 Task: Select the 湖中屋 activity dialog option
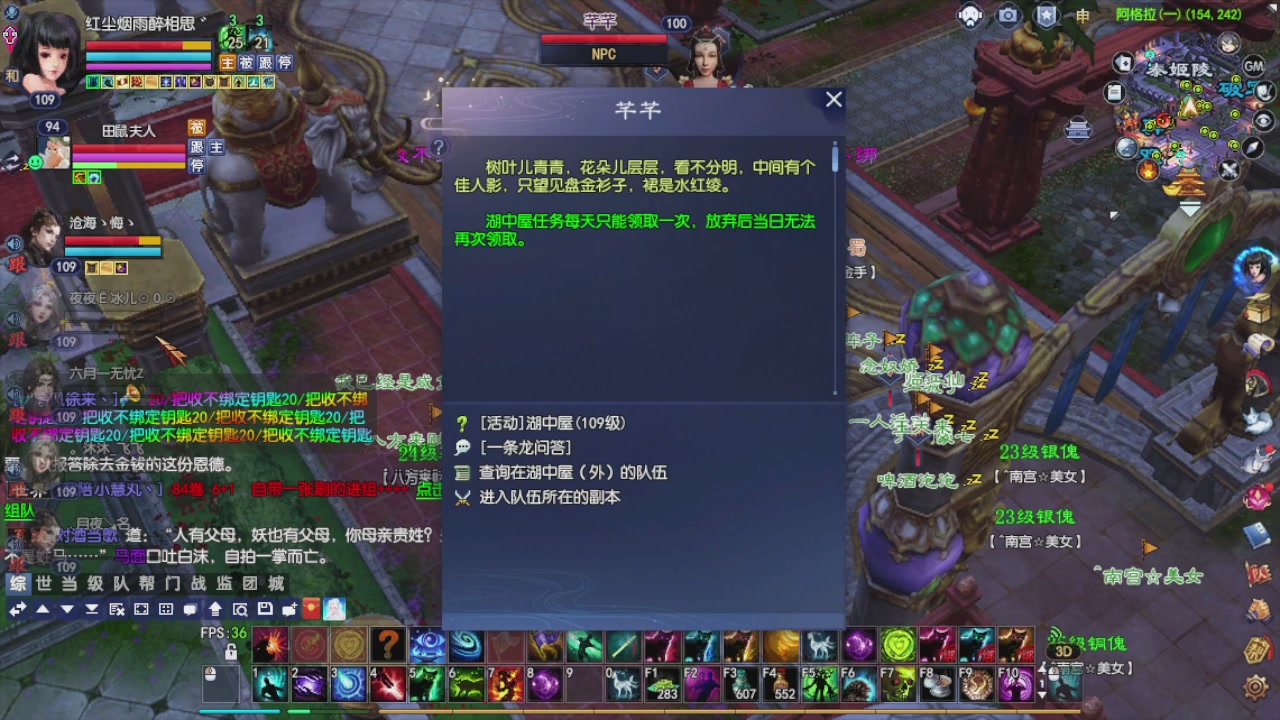(x=548, y=422)
